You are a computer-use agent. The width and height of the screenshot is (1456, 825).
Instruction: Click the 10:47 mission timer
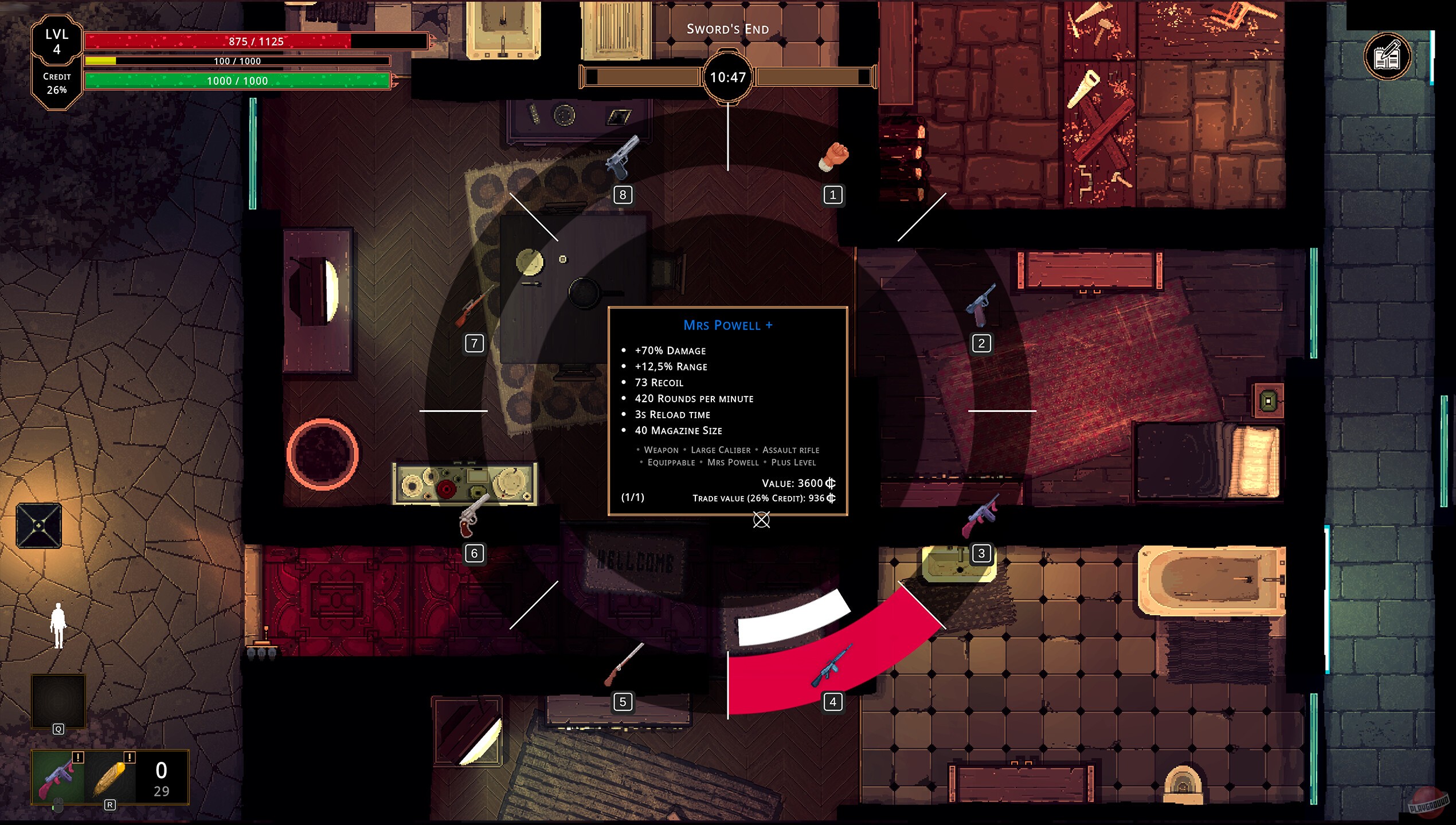point(727,76)
